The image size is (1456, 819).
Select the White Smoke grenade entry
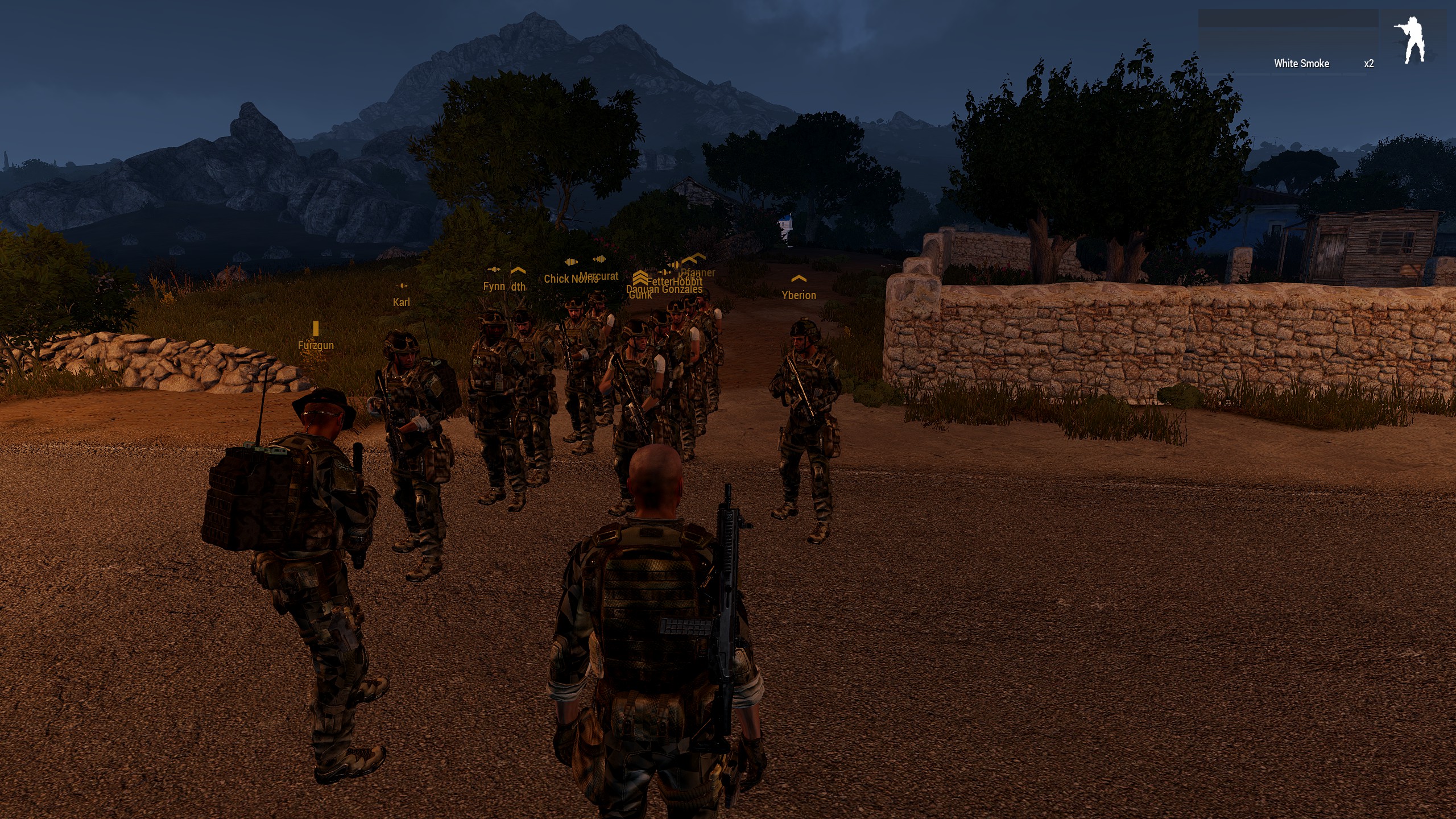(x=1301, y=64)
